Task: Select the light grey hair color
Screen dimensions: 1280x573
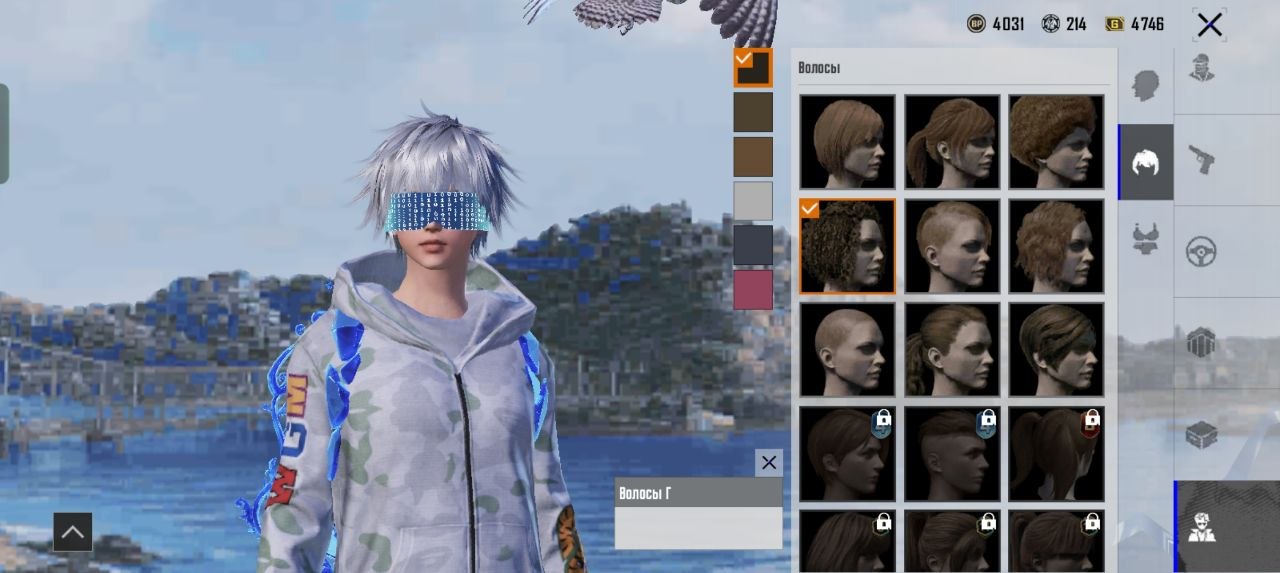Action: pos(753,201)
